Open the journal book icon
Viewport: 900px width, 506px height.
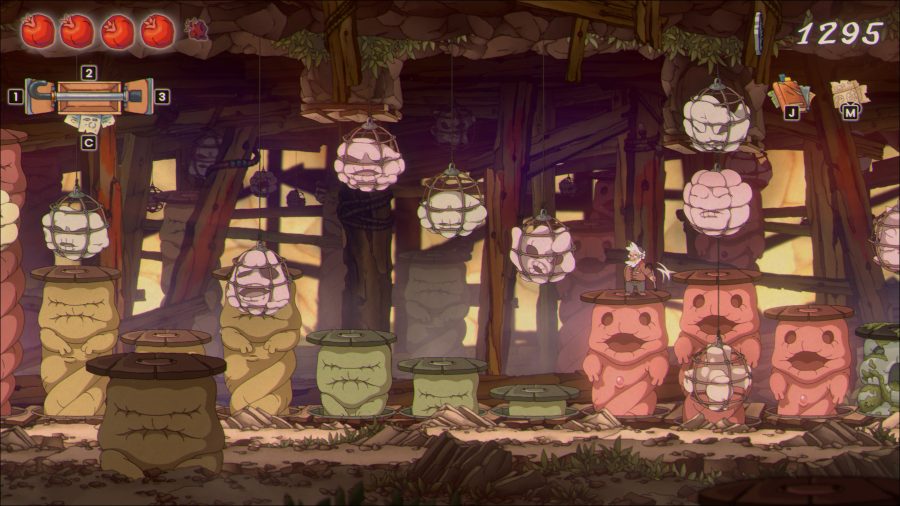[x=791, y=93]
